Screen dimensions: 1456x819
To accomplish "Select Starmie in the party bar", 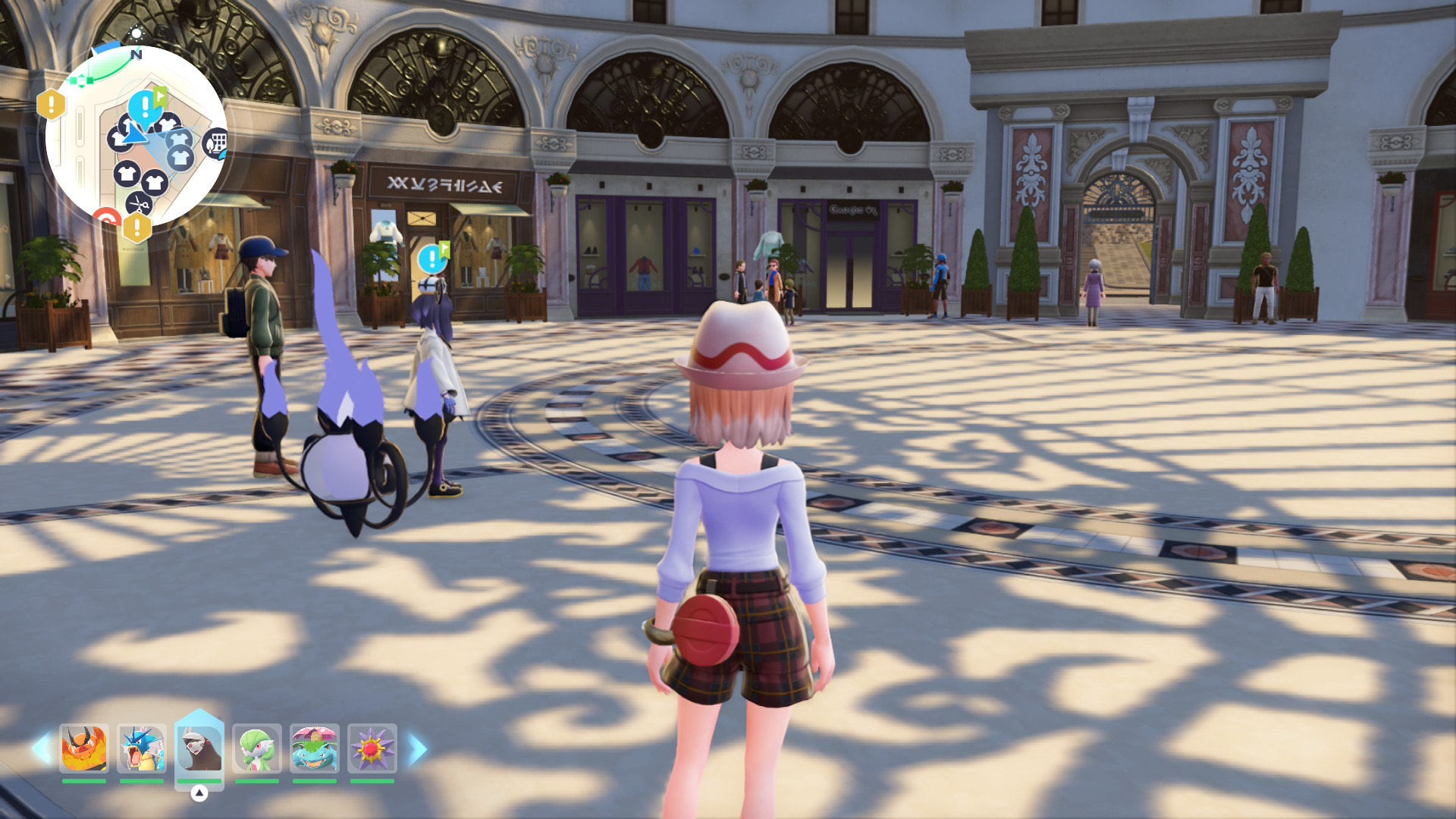I will click(372, 748).
